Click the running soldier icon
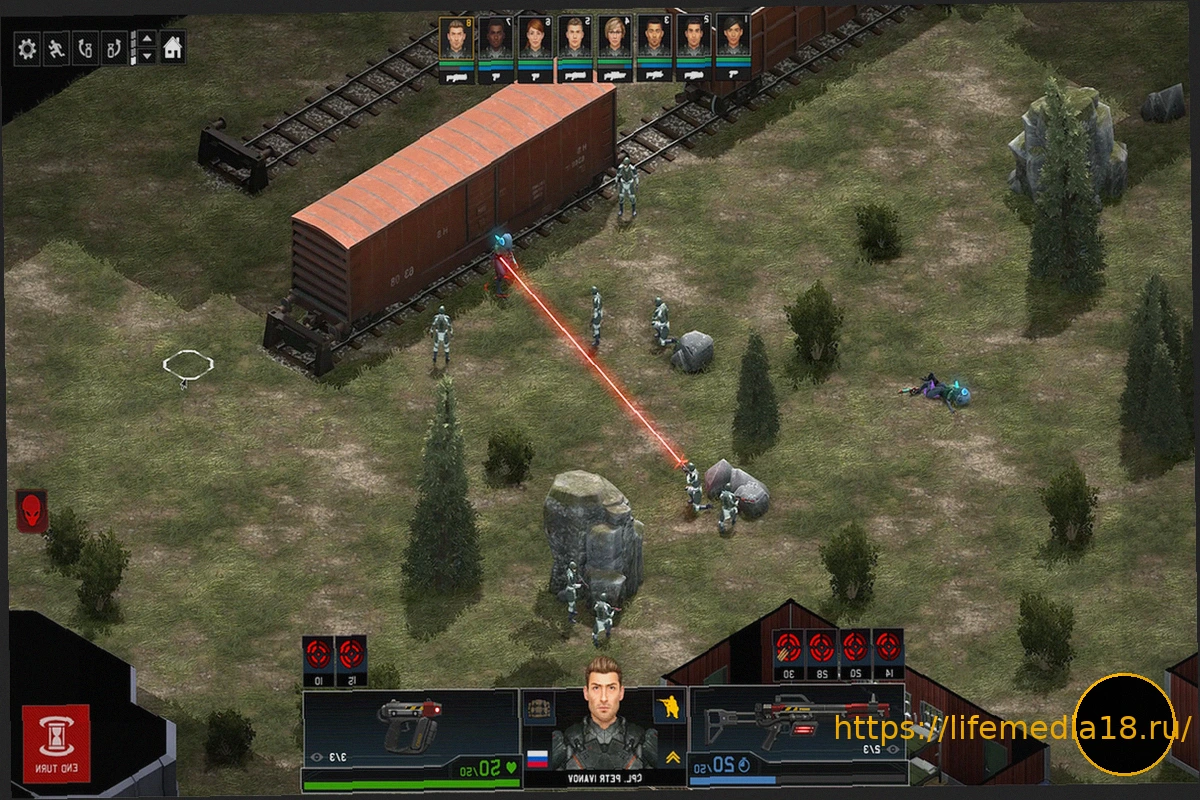 pyautogui.click(x=56, y=48)
